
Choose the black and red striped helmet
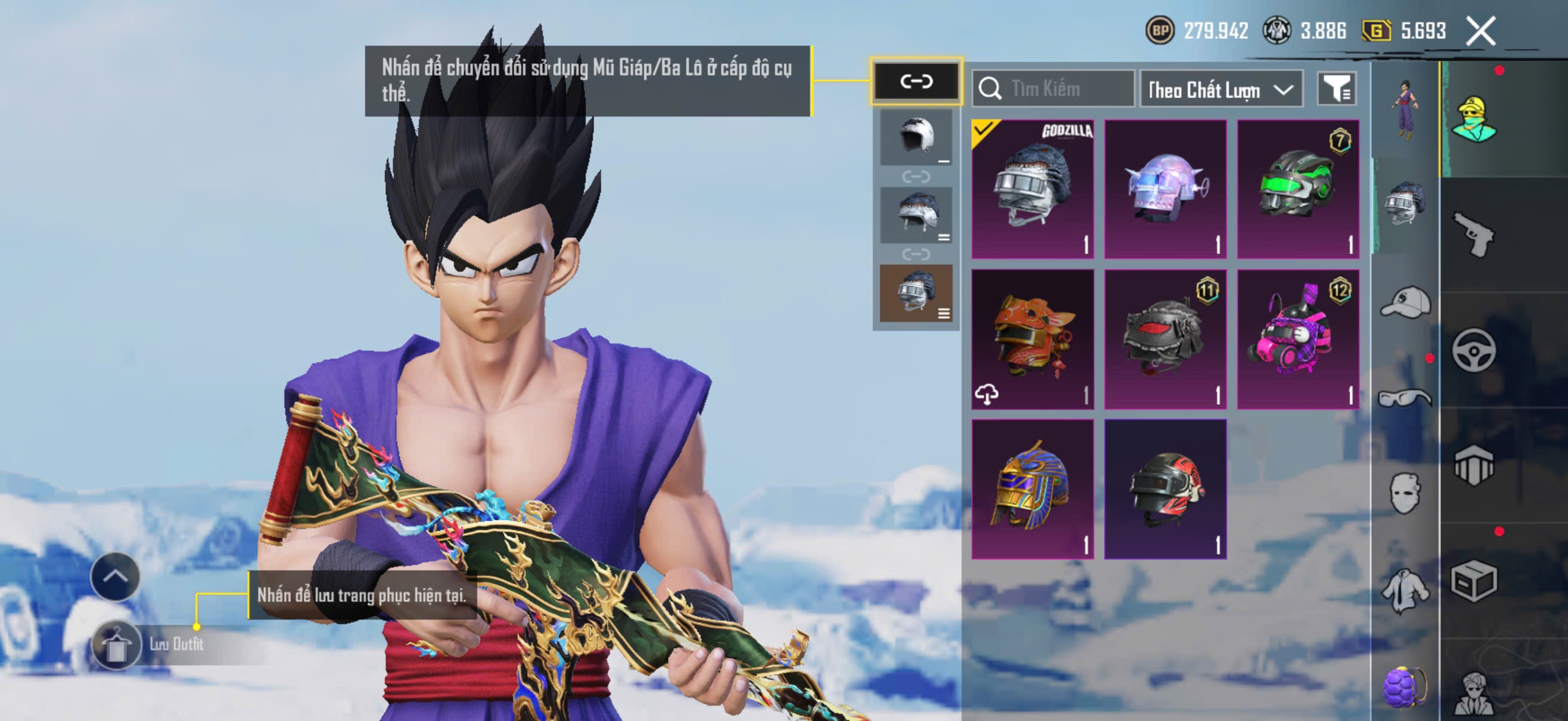click(1165, 489)
